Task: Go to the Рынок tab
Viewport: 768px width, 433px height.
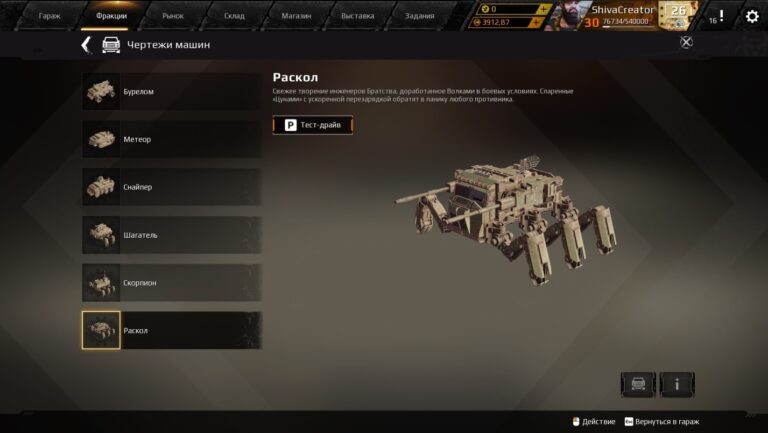Action: click(x=173, y=16)
